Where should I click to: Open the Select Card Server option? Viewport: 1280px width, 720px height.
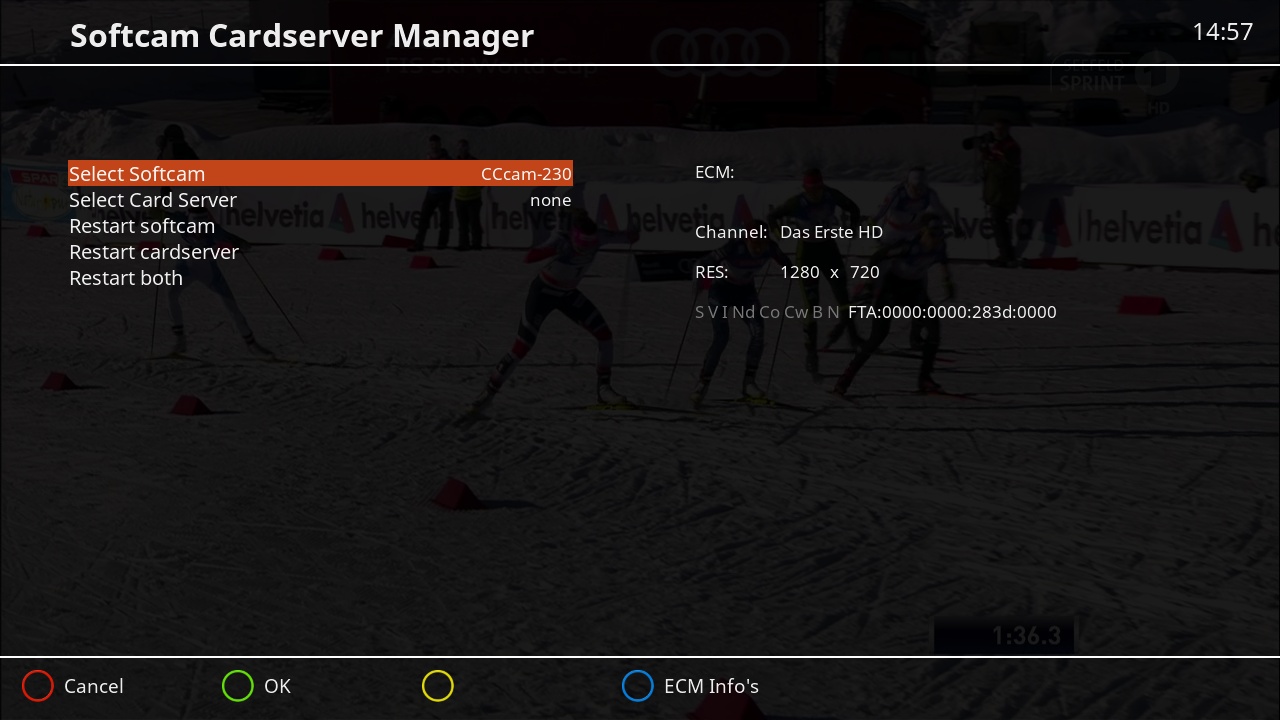tap(153, 200)
